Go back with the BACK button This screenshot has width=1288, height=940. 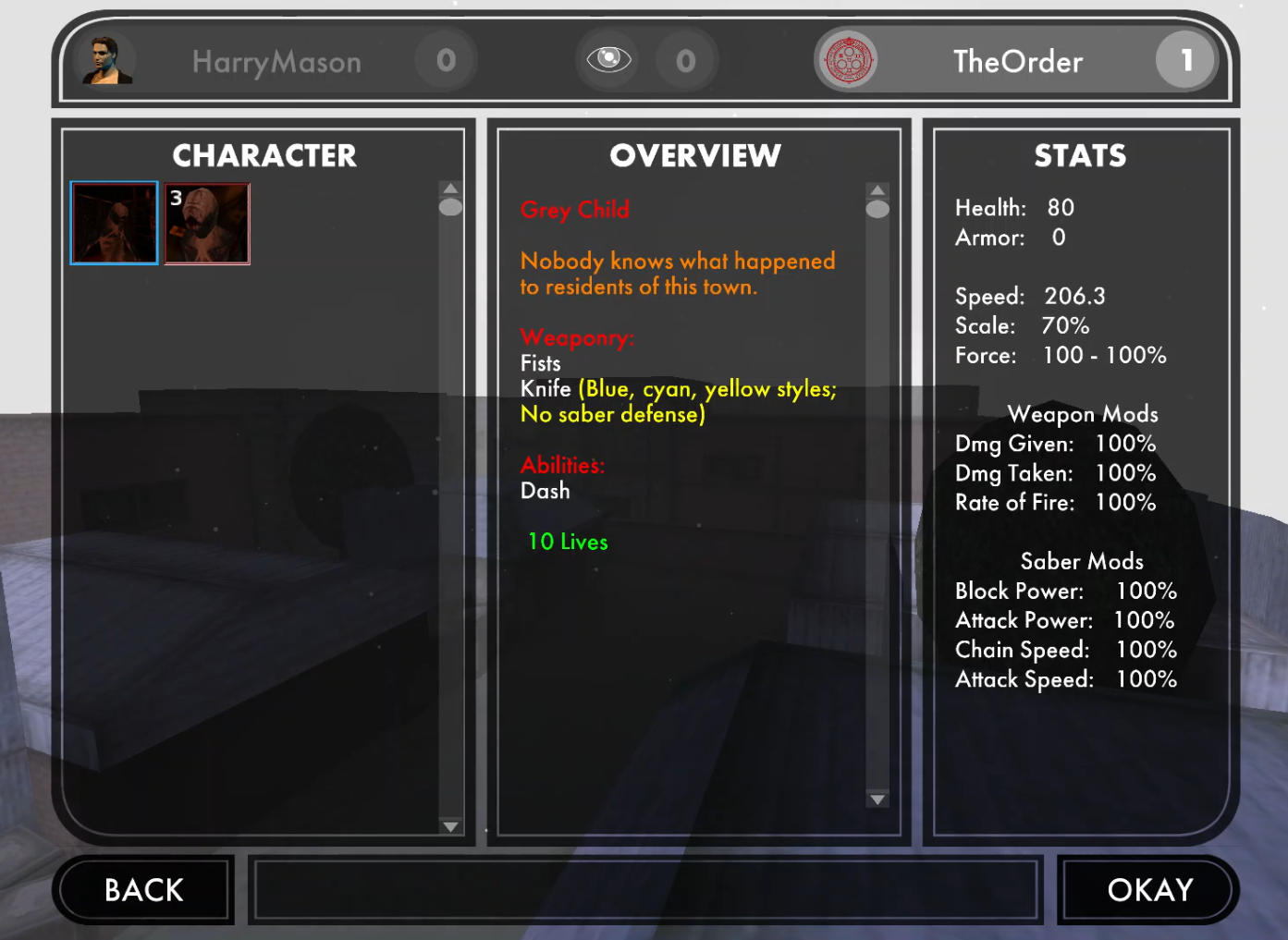click(143, 889)
